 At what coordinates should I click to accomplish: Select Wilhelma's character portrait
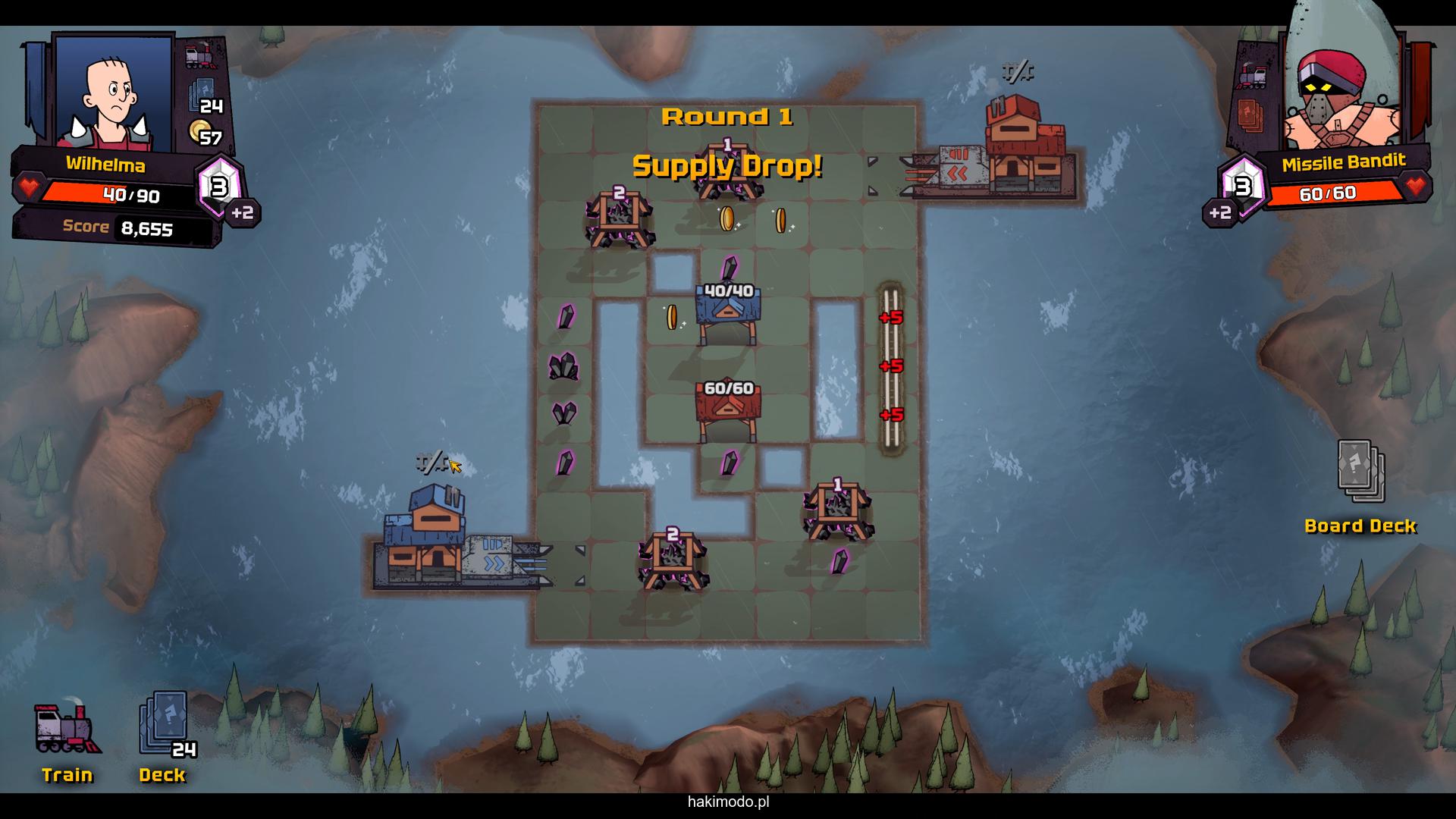[114, 91]
